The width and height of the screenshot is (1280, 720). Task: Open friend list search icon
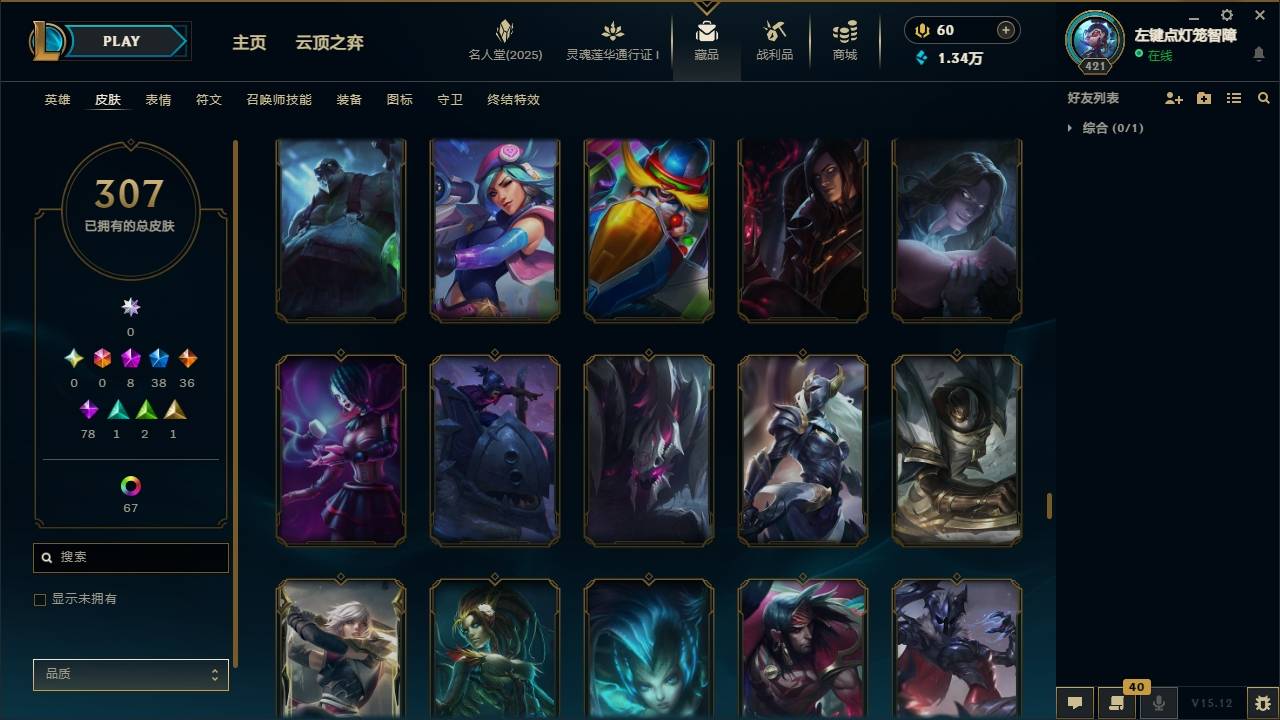pyautogui.click(x=1263, y=97)
